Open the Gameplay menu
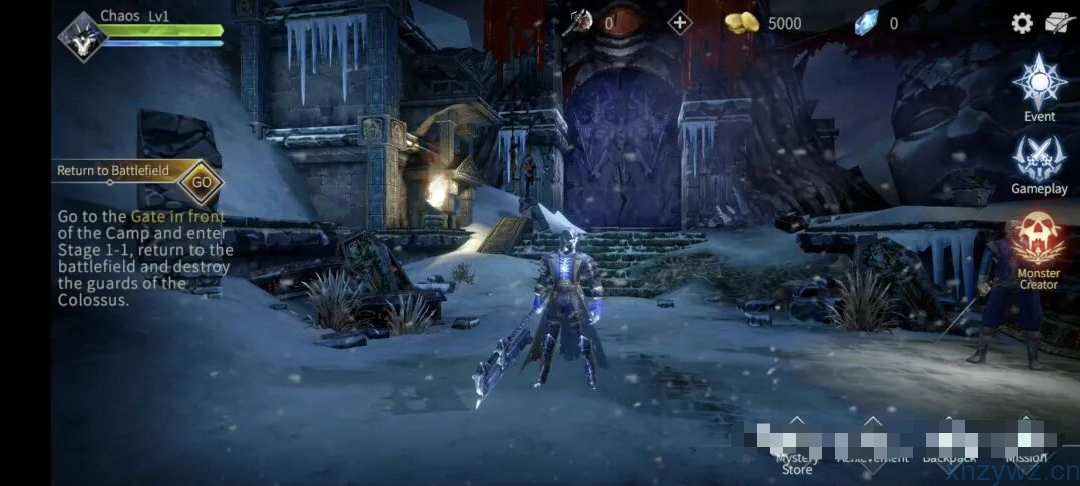Screen dimensions: 1080x486 (1039, 162)
